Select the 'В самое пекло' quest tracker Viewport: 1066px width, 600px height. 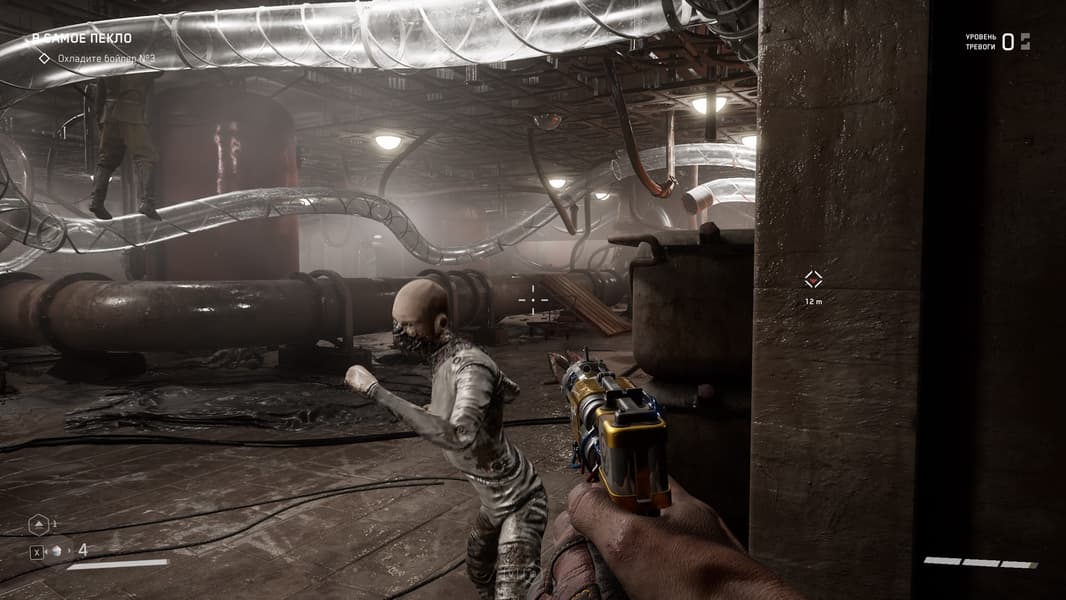click(81, 39)
